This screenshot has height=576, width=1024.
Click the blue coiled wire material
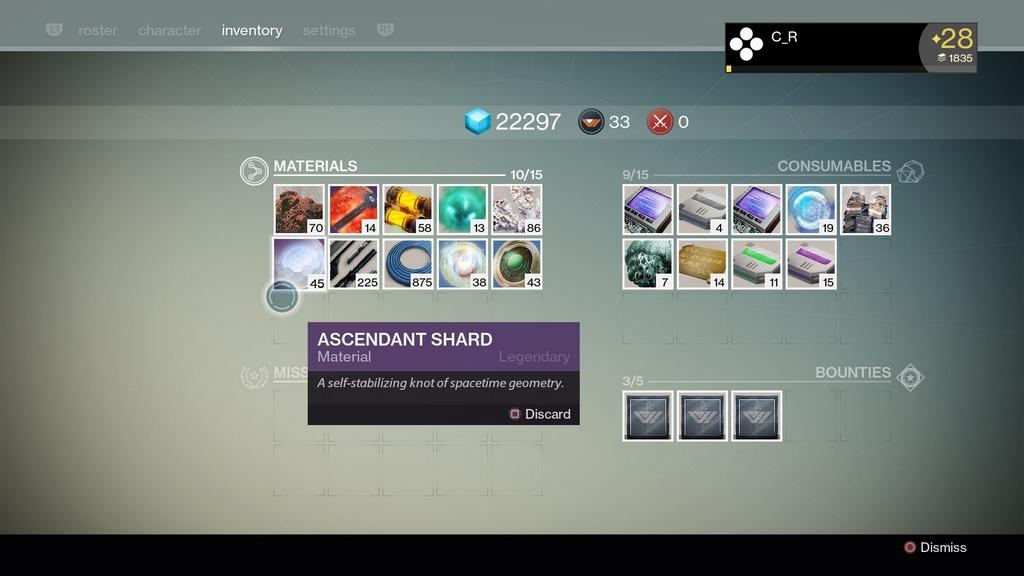(408, 264)
